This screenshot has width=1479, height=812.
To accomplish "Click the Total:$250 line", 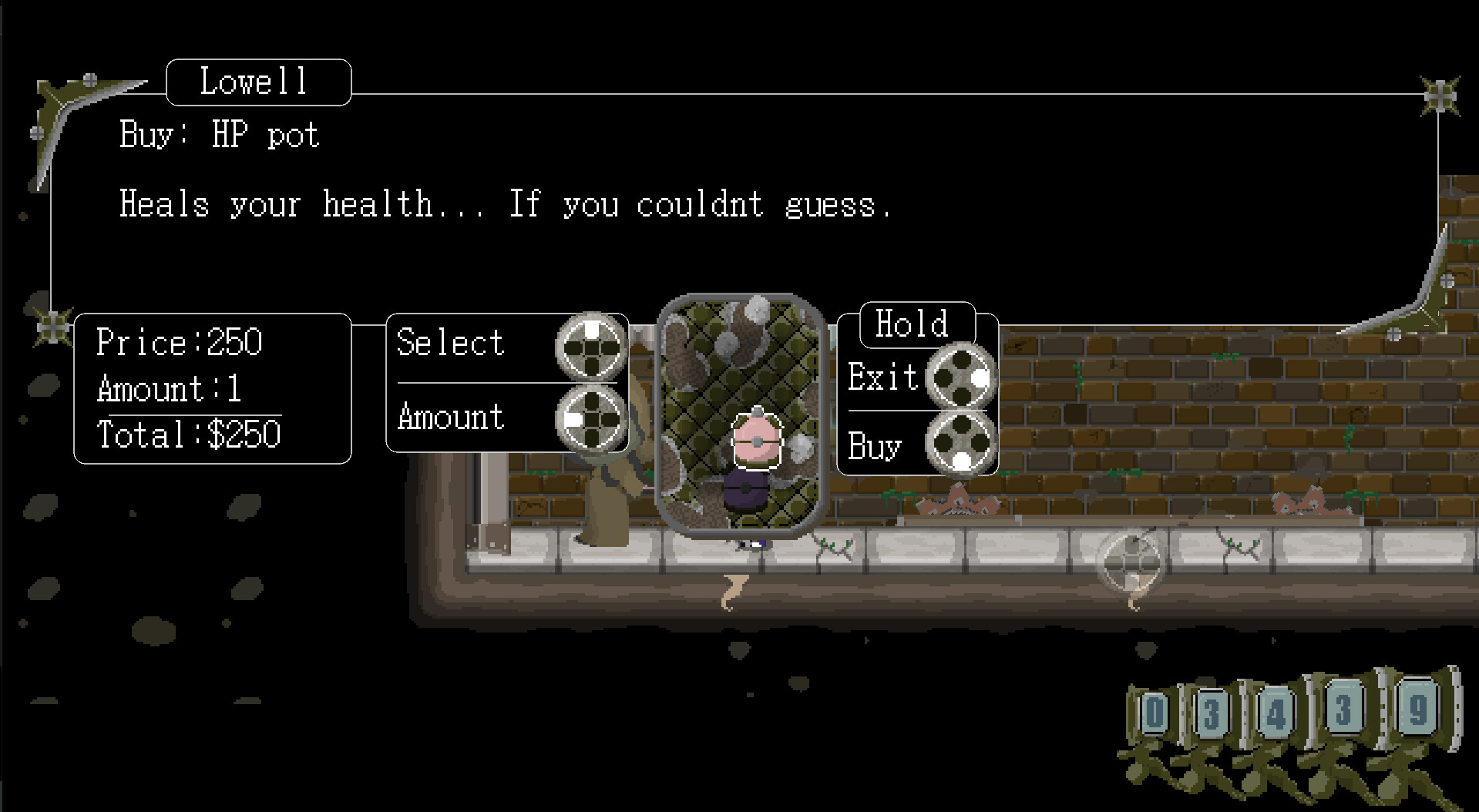I will [x=189, y=435].
